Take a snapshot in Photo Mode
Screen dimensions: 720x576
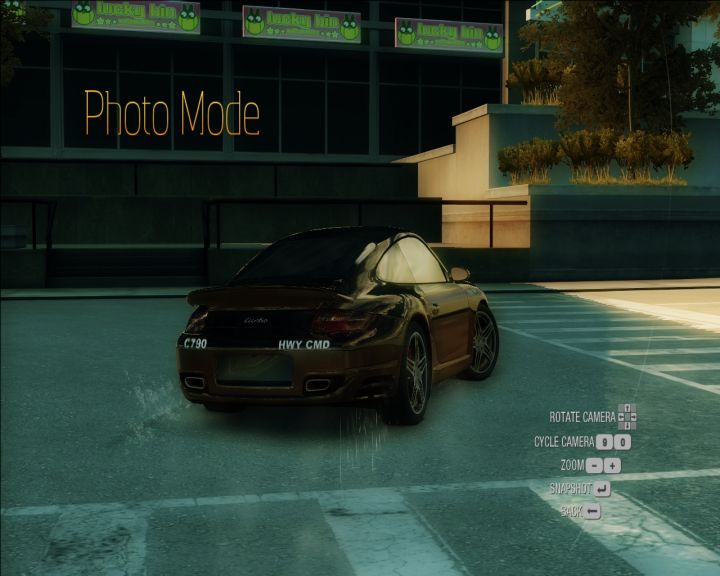point(602,489)
